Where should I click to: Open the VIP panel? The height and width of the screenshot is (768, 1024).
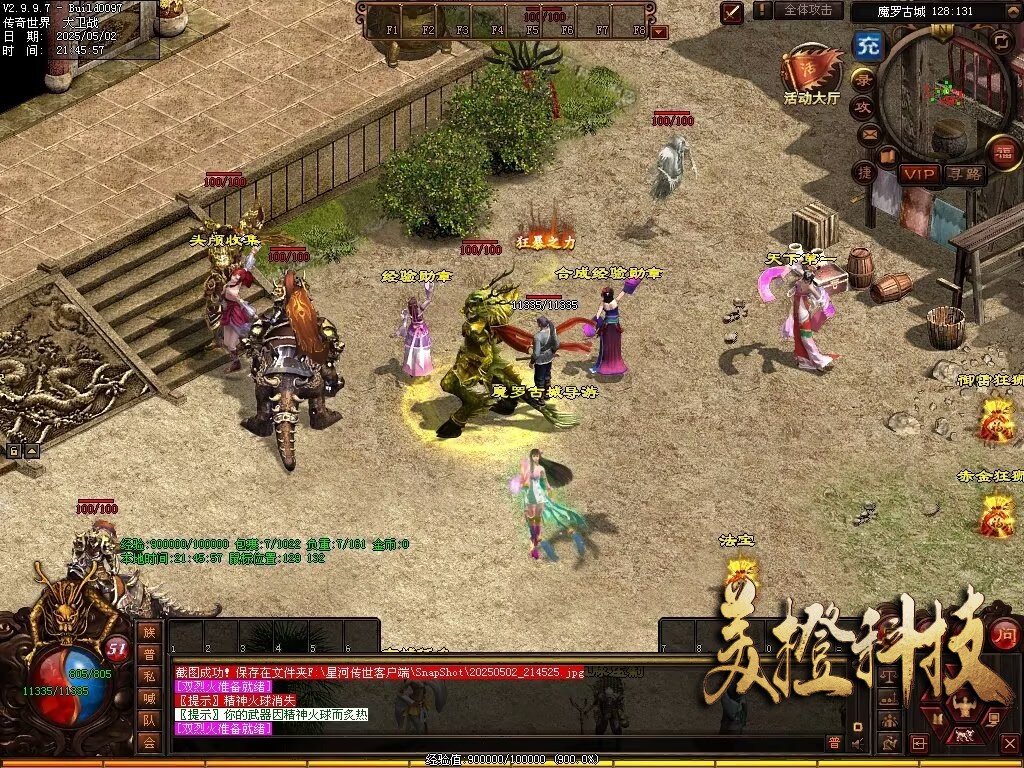coord(918,174)
